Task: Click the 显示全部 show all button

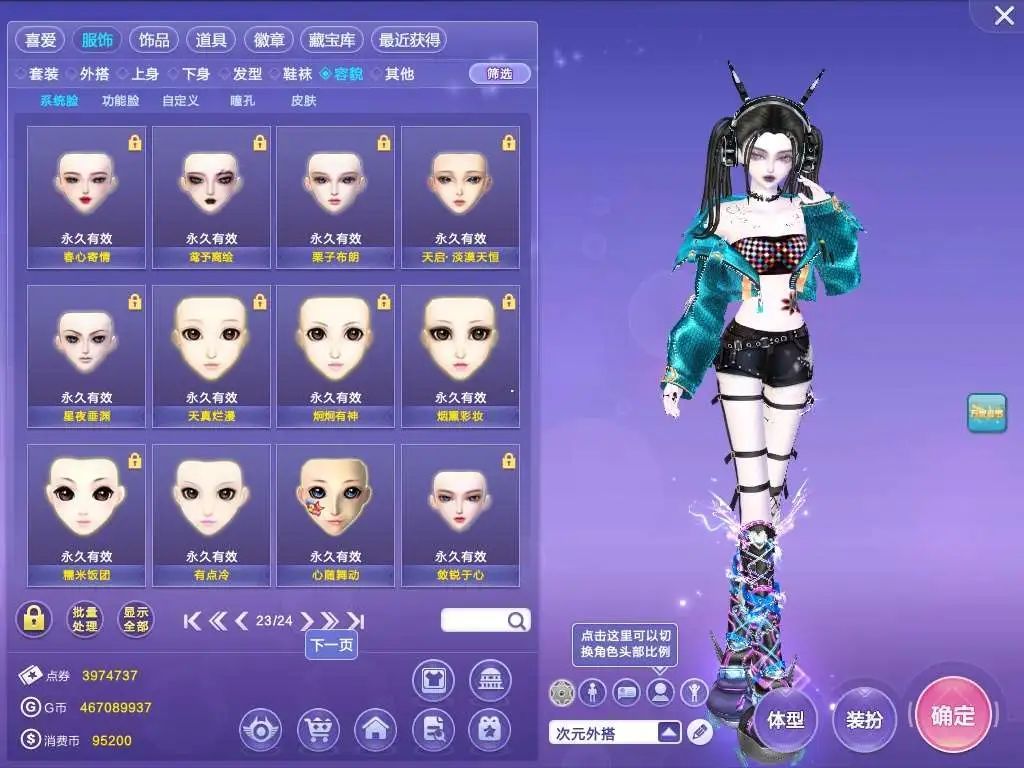Action: pos(135,620)
